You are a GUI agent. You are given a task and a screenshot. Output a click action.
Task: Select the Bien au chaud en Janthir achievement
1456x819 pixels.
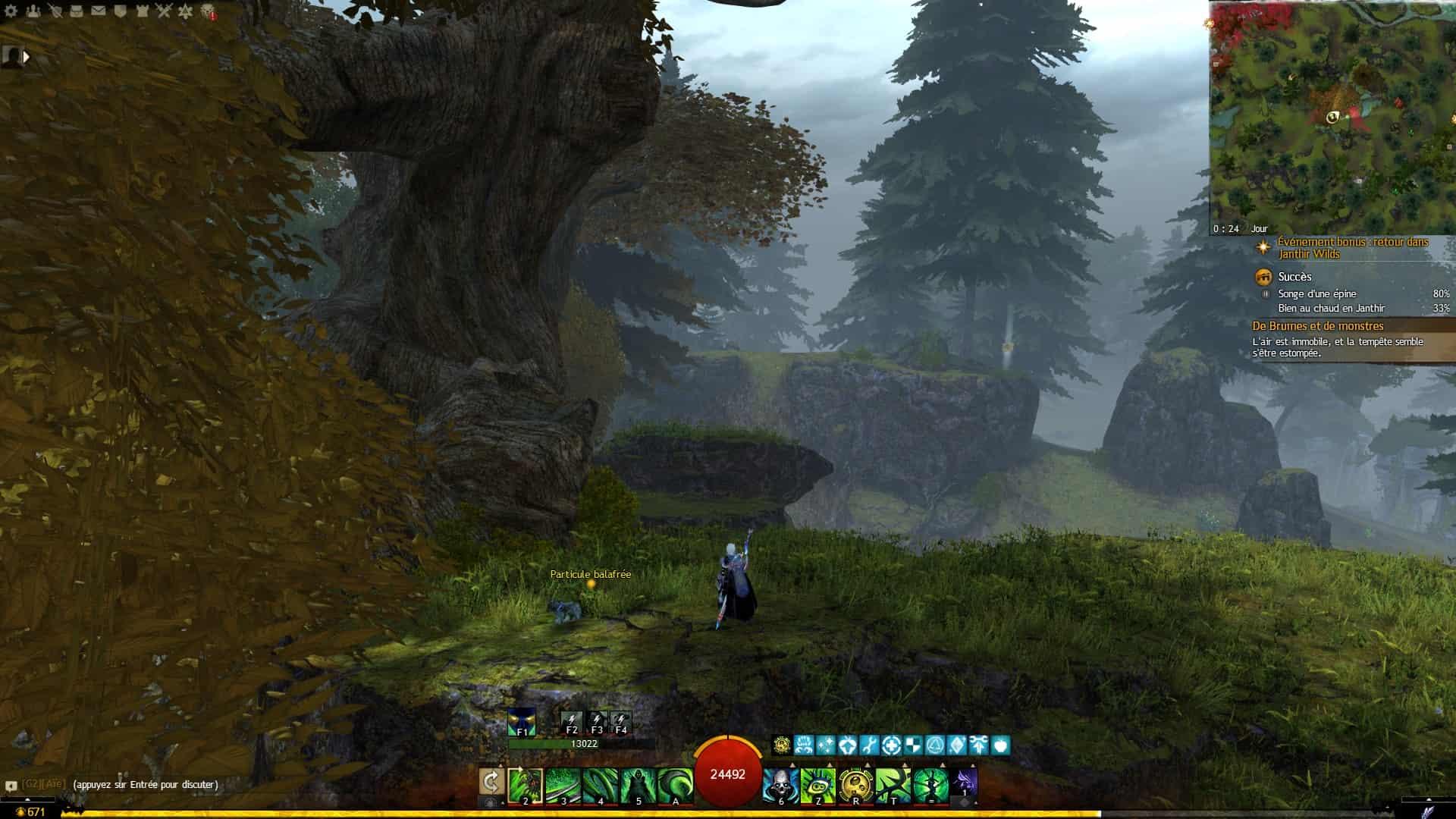click(x=1331, y=309)
